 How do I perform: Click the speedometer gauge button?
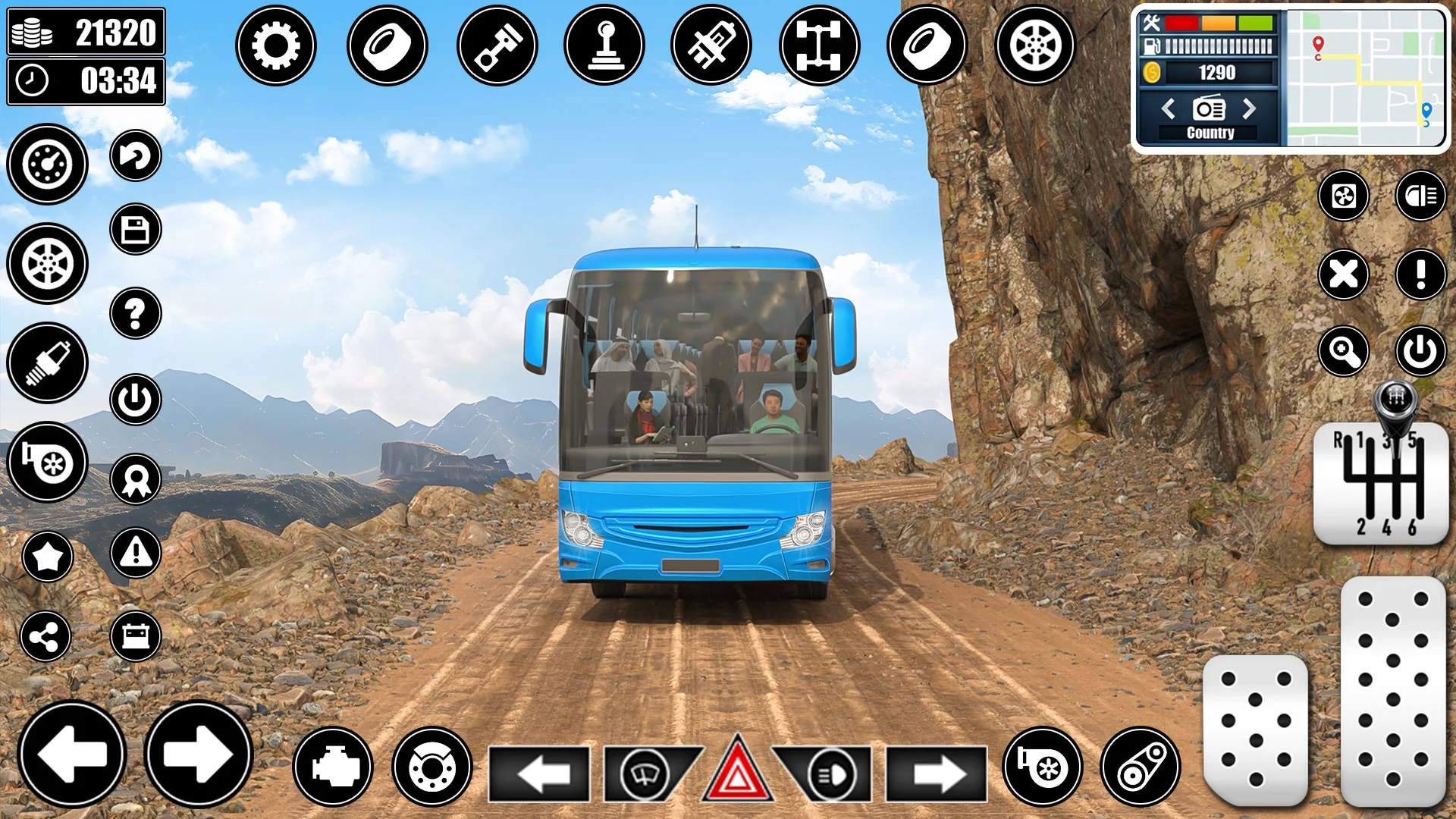tap(48, 164)
